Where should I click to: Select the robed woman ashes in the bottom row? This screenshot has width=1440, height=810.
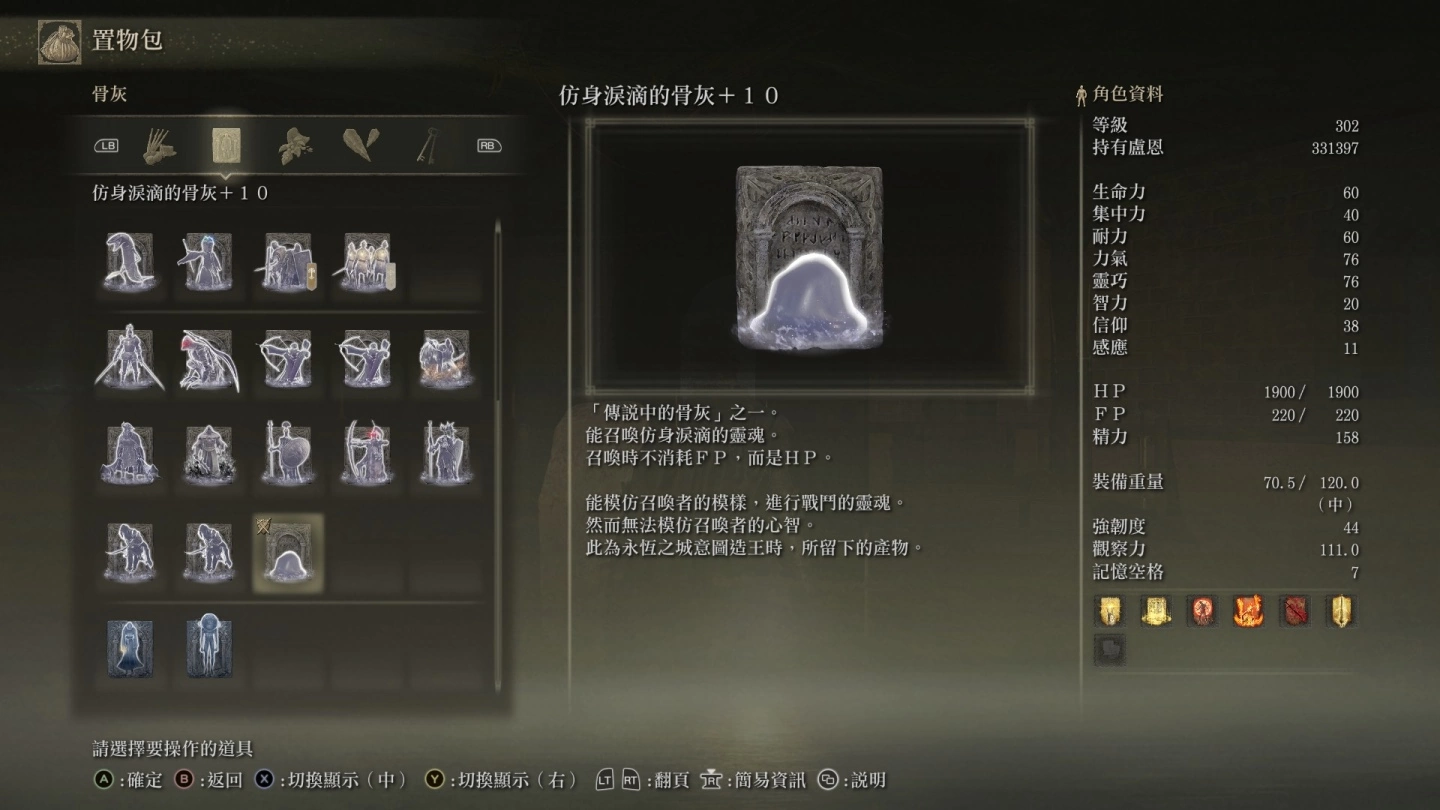click(x=130, y=648)
